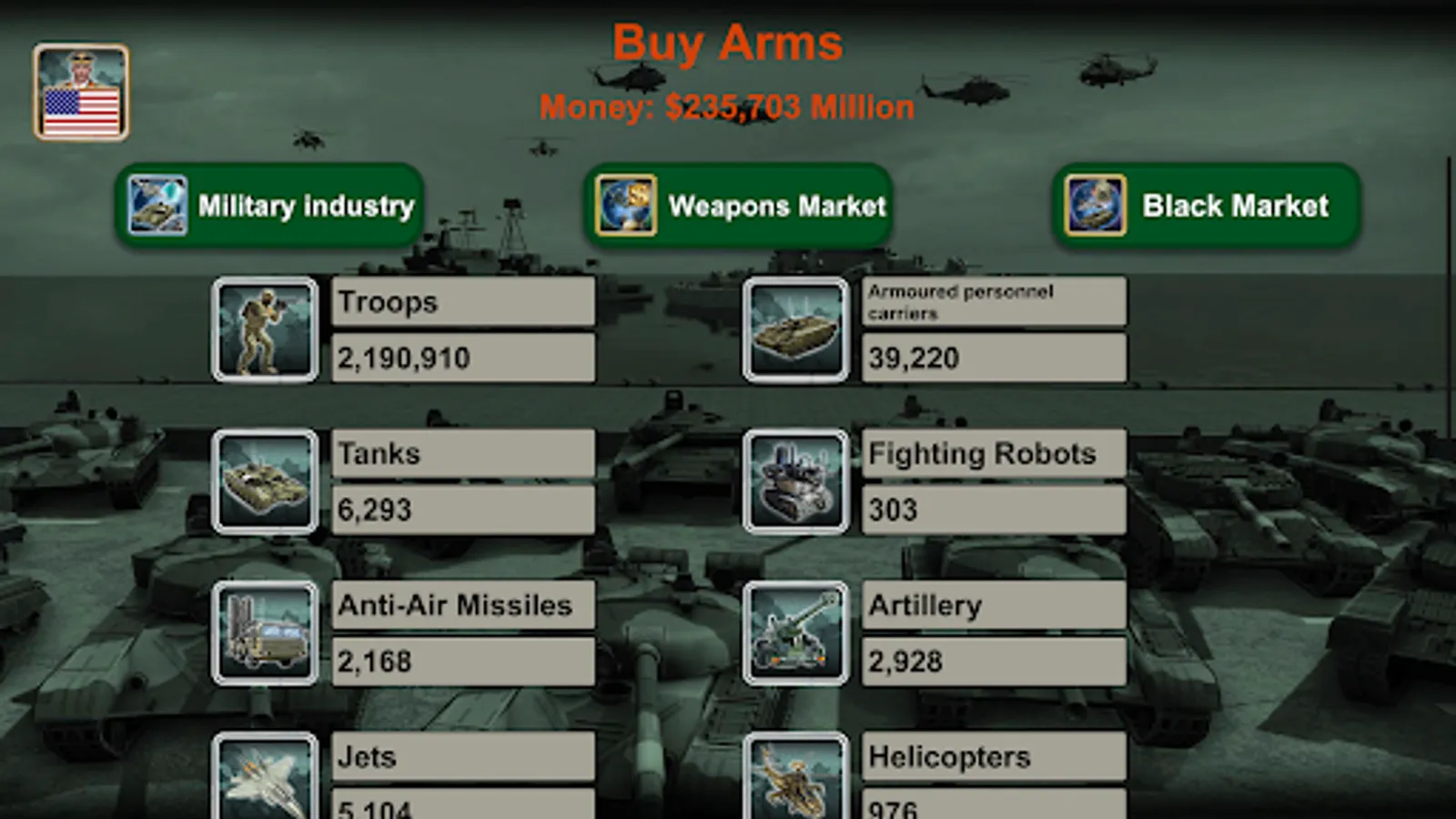Click the Black Market icon
Viewport: 1456px width, 819px height.
1097,205
